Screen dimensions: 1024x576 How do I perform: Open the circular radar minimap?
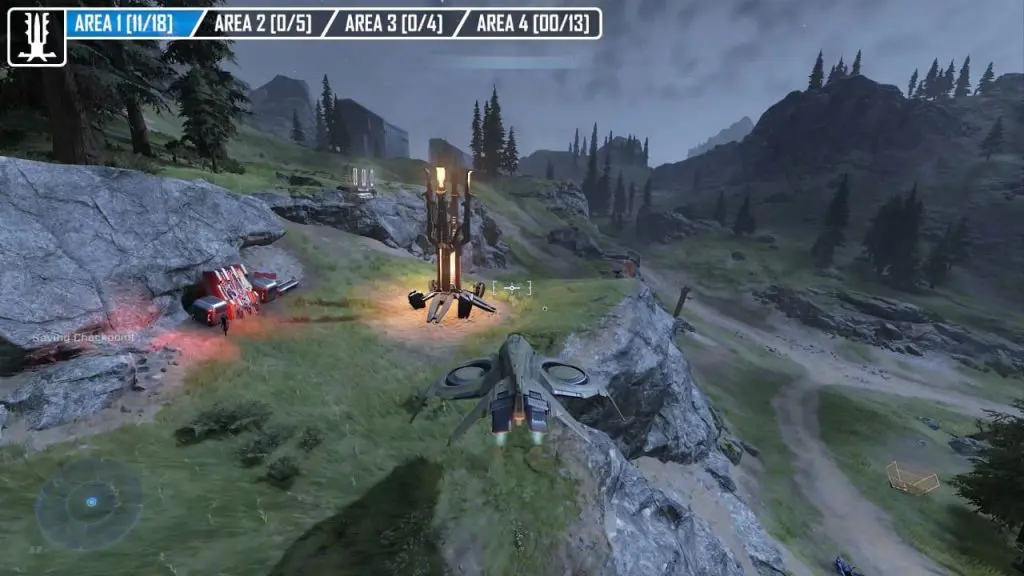click(90, 502)
